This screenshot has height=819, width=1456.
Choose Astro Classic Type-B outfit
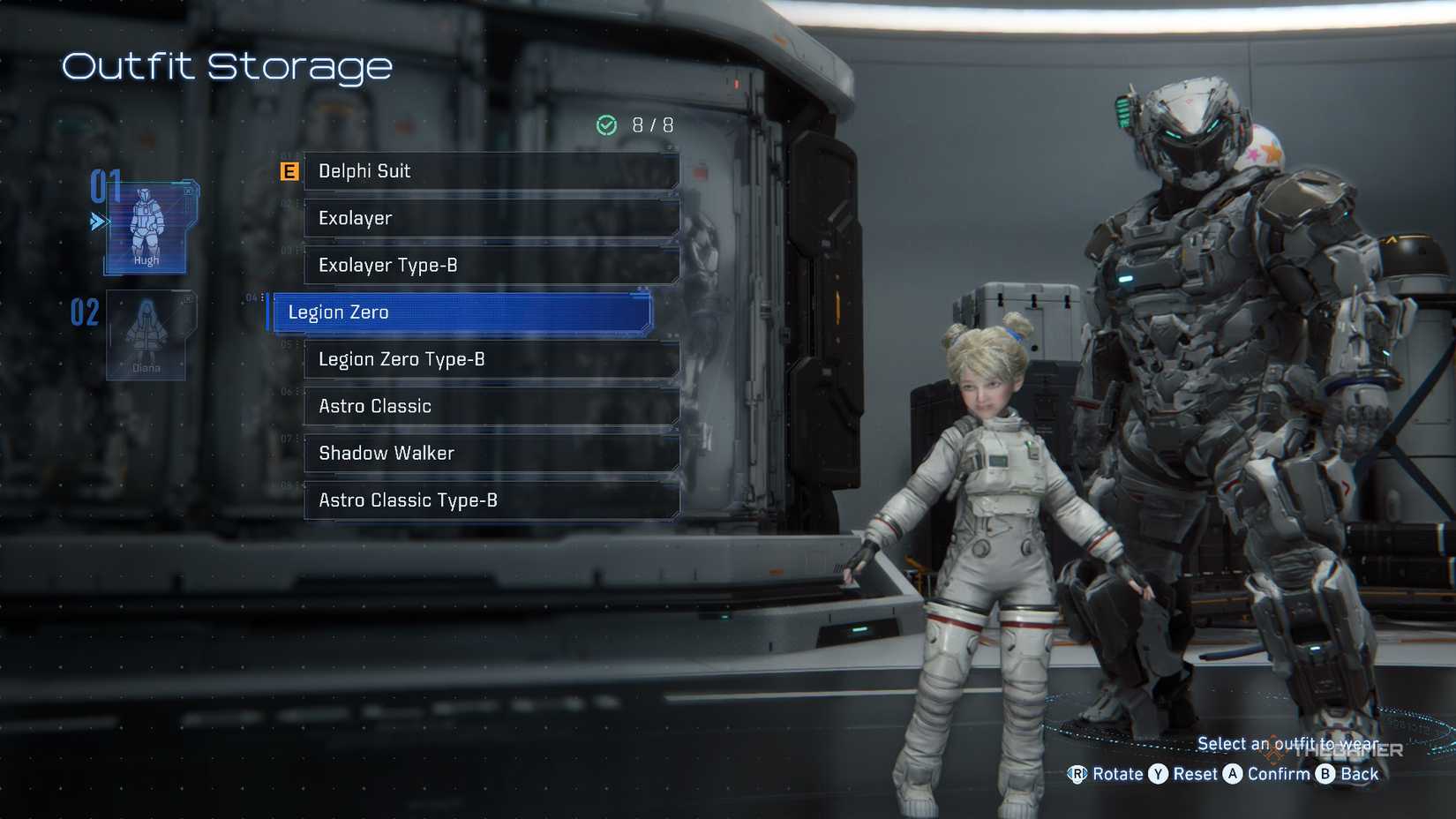(x=491, y=500)
